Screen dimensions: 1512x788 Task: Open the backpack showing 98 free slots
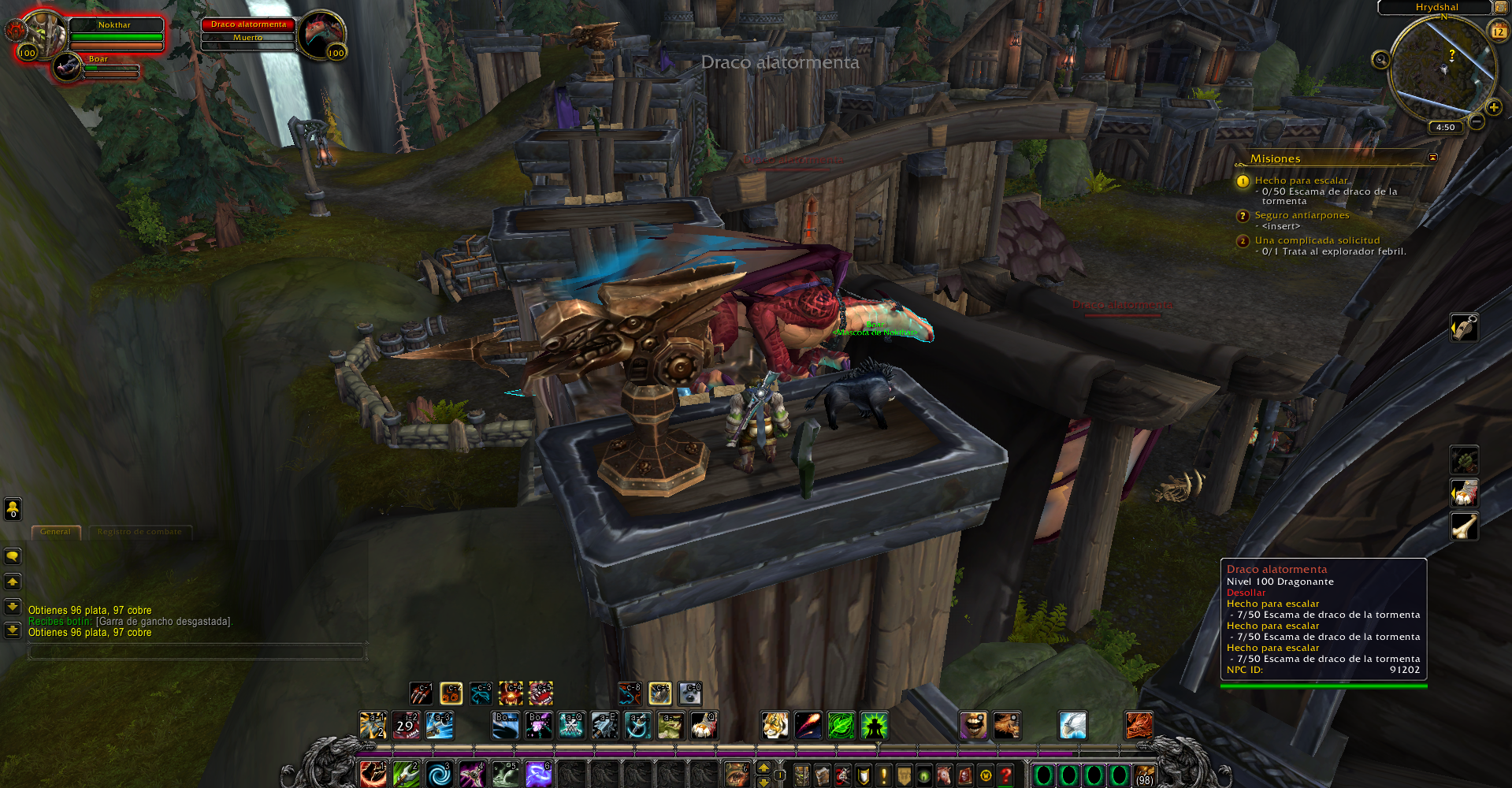click(x=1145, y=775)
